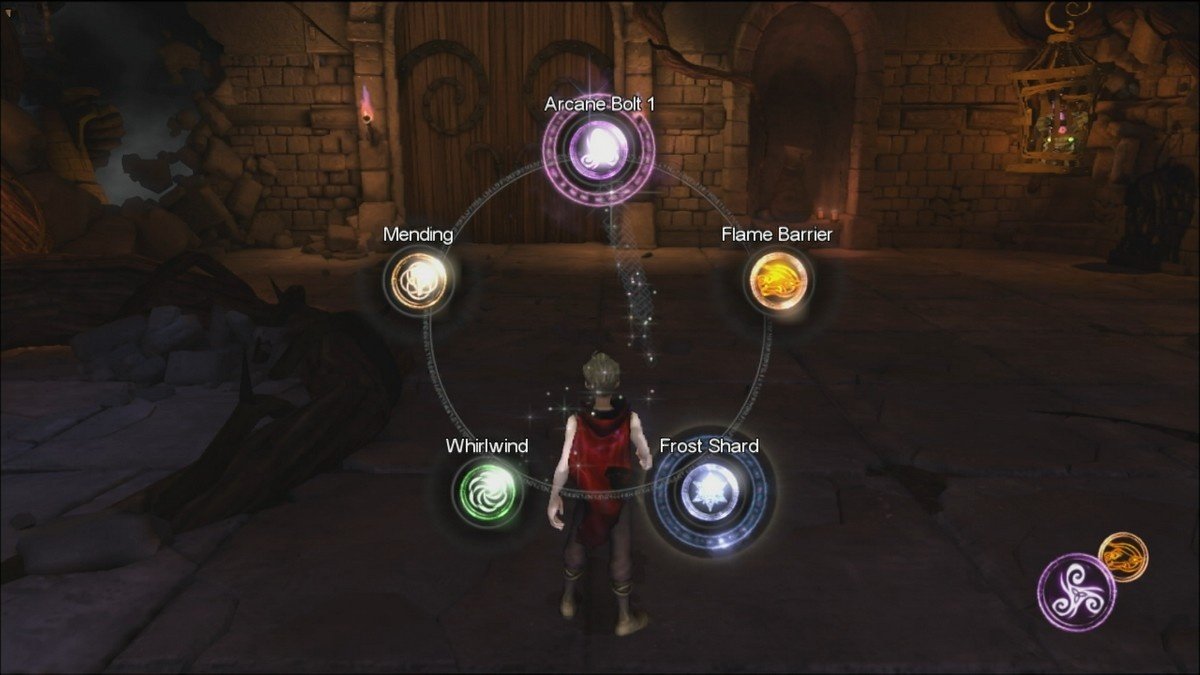Select the green Whirlwind spell

click(487, 490)
